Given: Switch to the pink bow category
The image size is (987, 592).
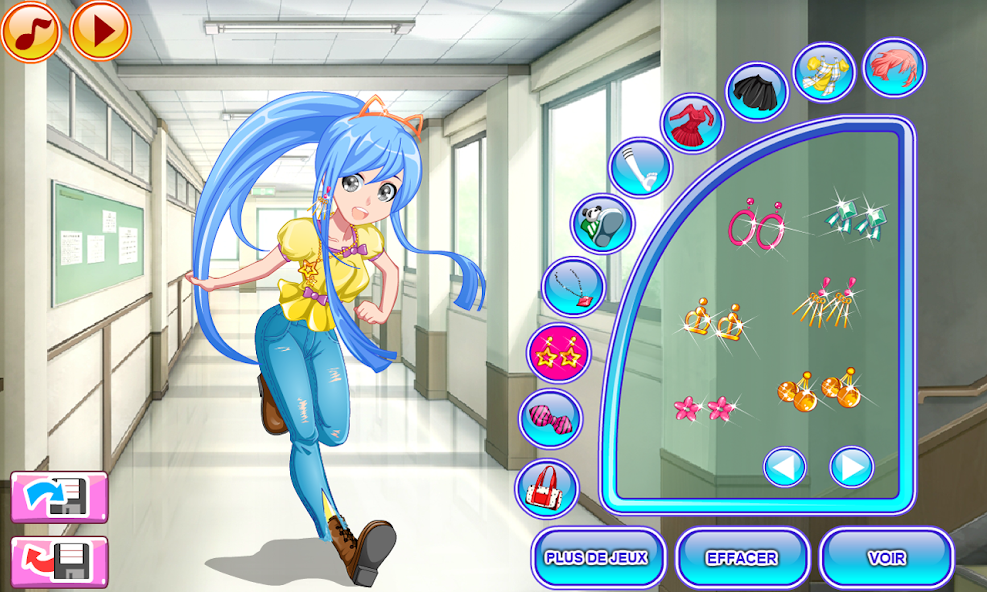Looking at the screenshot, I should click(x=550, y=419).
